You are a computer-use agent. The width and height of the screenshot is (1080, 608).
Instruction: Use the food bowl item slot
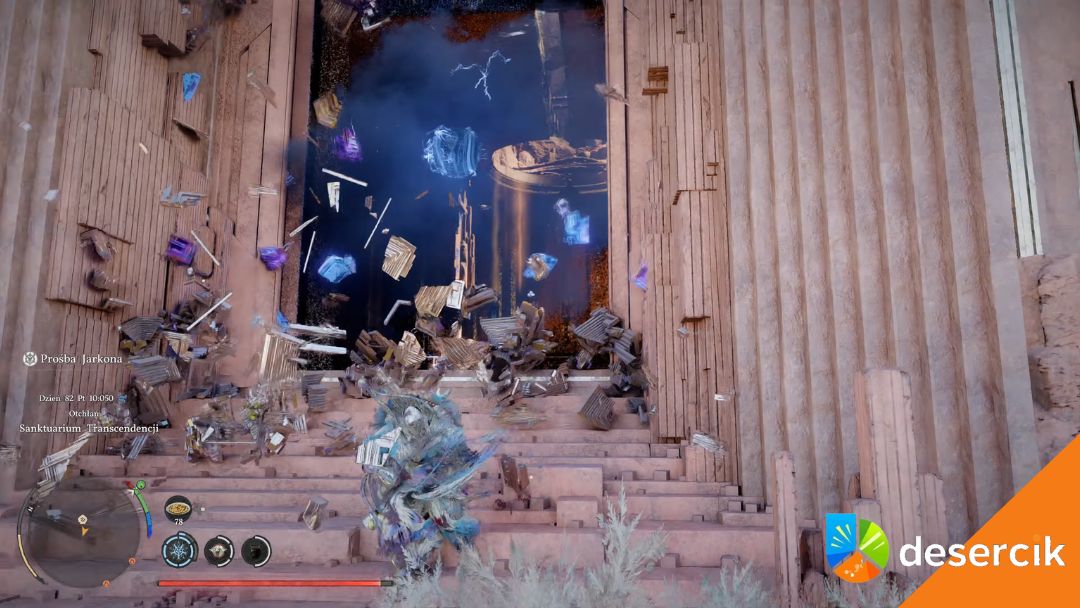click(178, 506)
